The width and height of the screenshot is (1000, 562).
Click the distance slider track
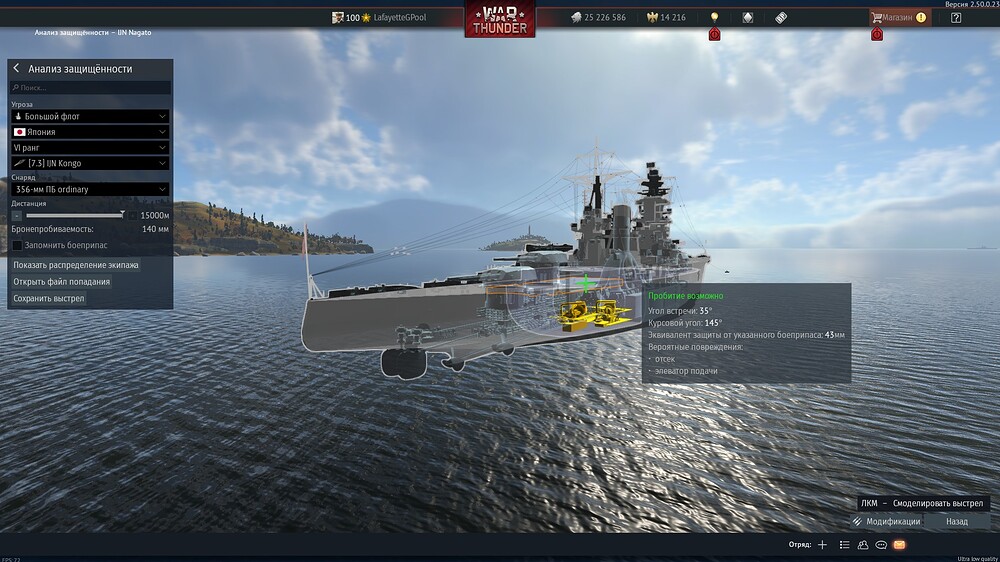click(x=75, y=215)
